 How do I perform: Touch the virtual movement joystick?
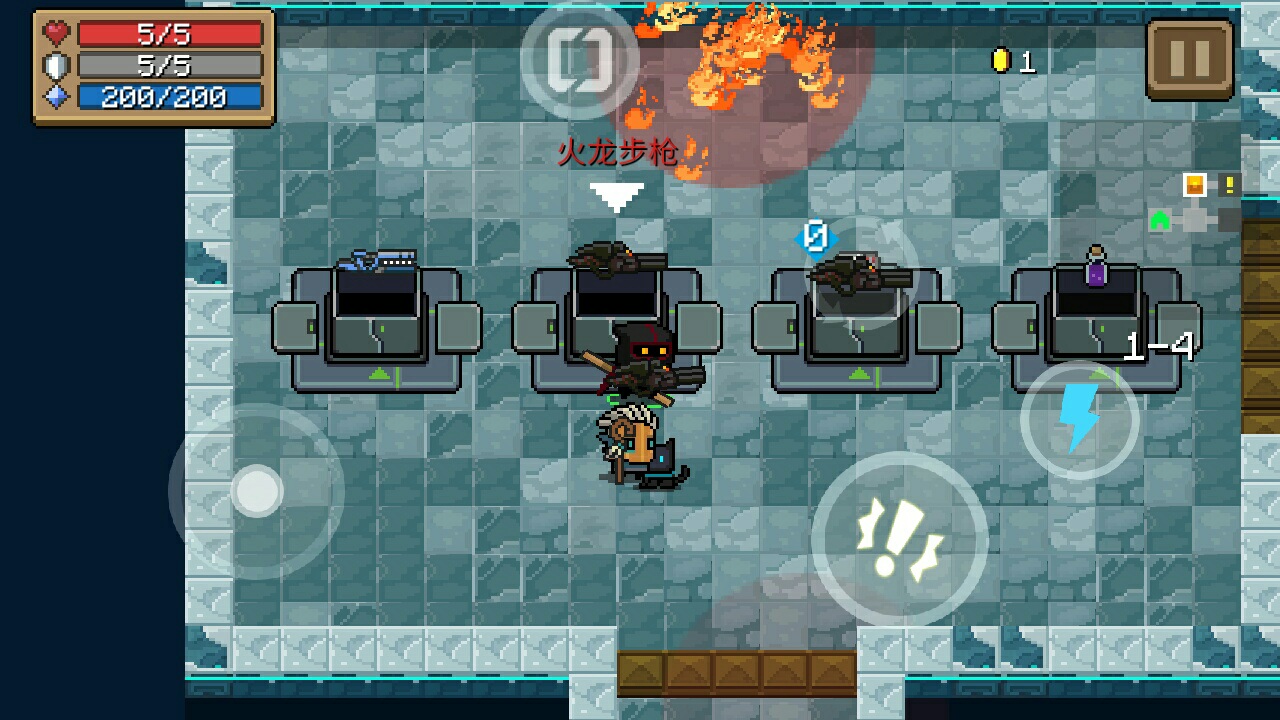coord(257,491)
